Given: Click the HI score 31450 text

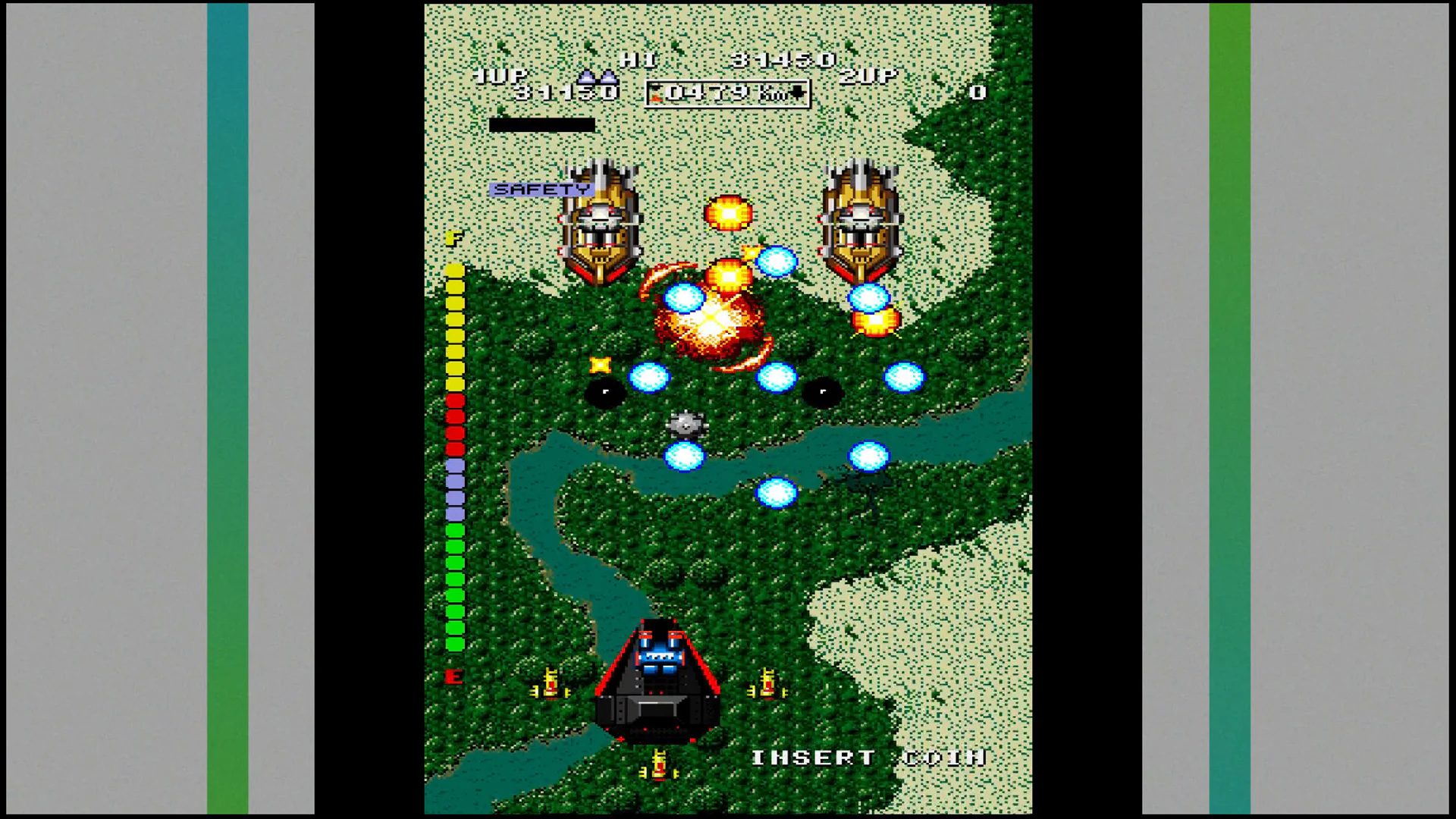Looking at the screenshot, I should pyautogui.click(x=781, y=59).
